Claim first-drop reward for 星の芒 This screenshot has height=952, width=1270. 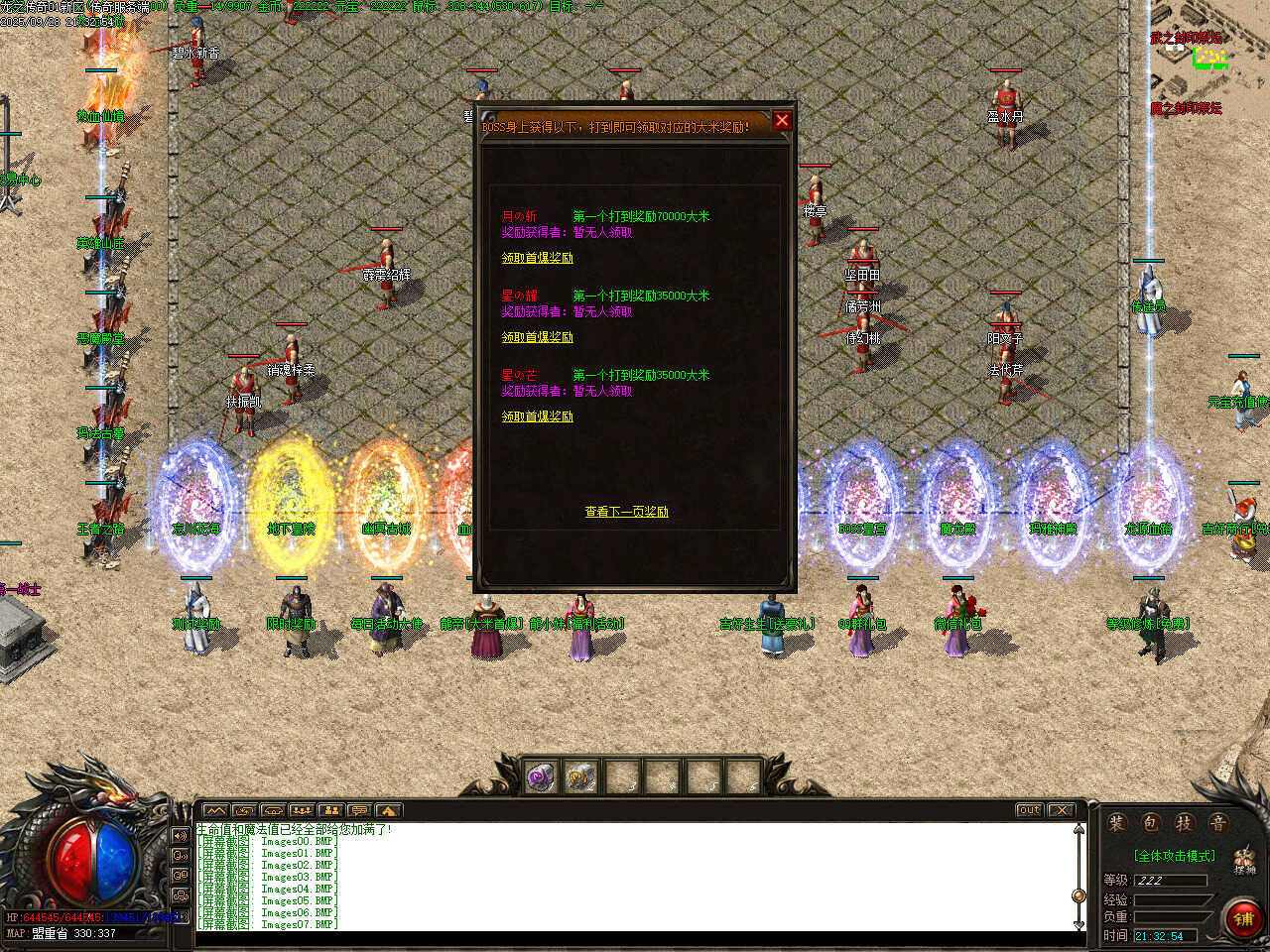pyautogui.click(x=537, y=416)
